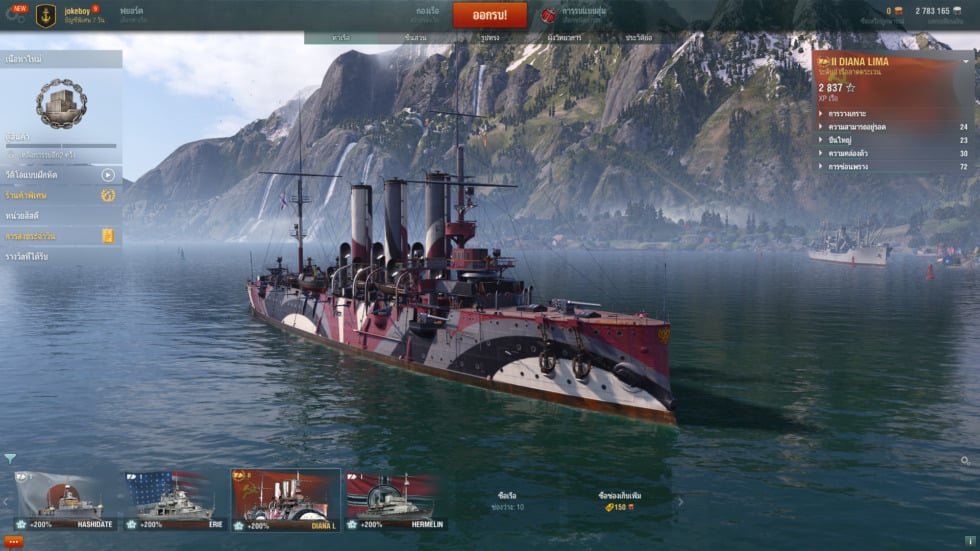980x551 pixels.
Task: Select the Hermelin ship card
Action: pos(396,499)
